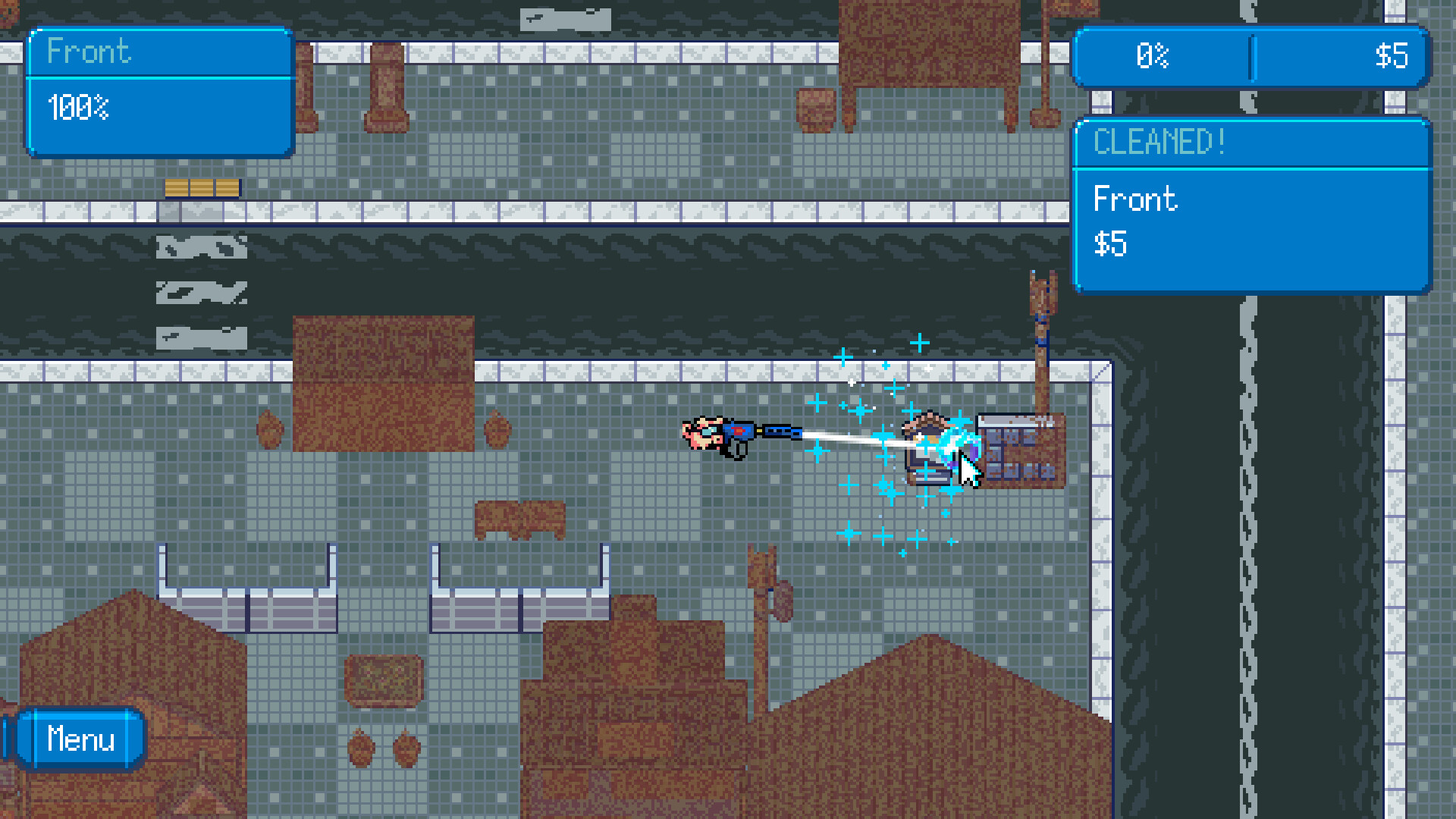Open the Menu button bottom-left

(82, 739)
